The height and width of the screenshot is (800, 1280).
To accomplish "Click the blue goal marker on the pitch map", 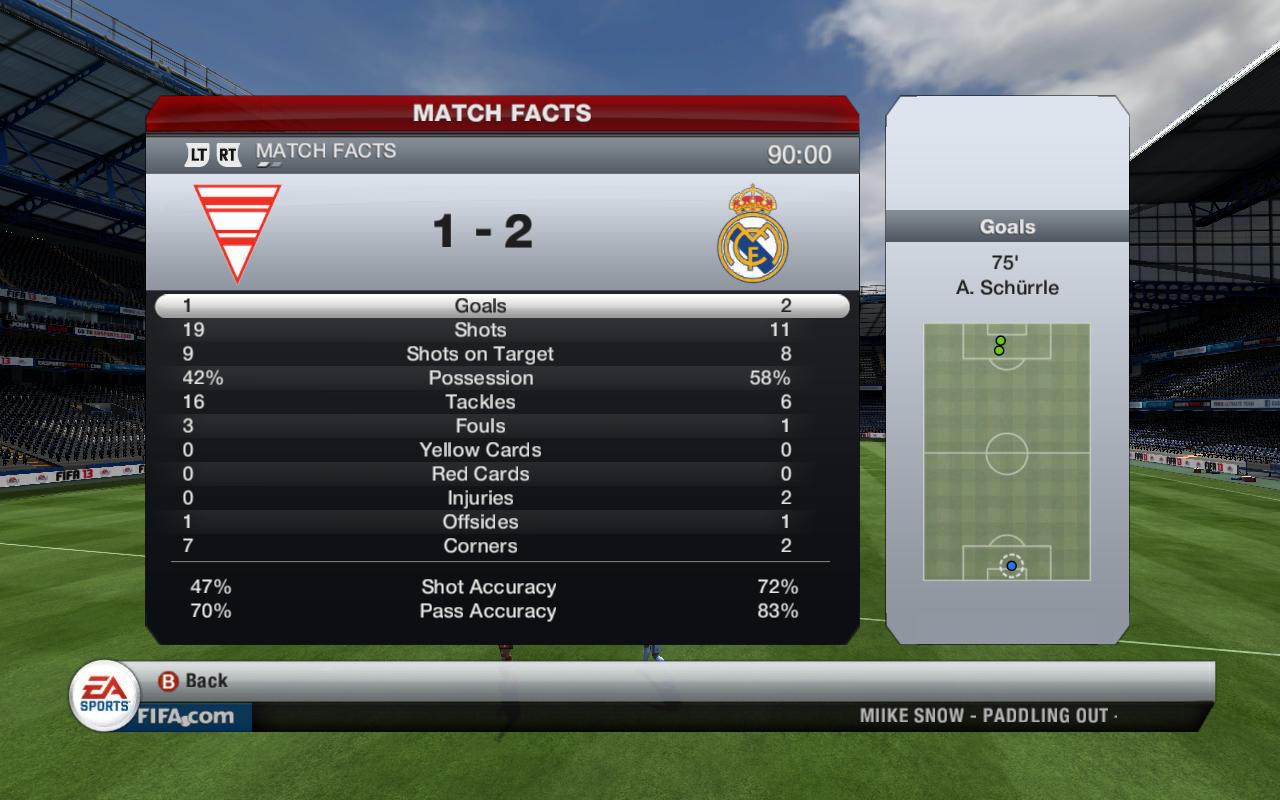I will click(1011, 566).
